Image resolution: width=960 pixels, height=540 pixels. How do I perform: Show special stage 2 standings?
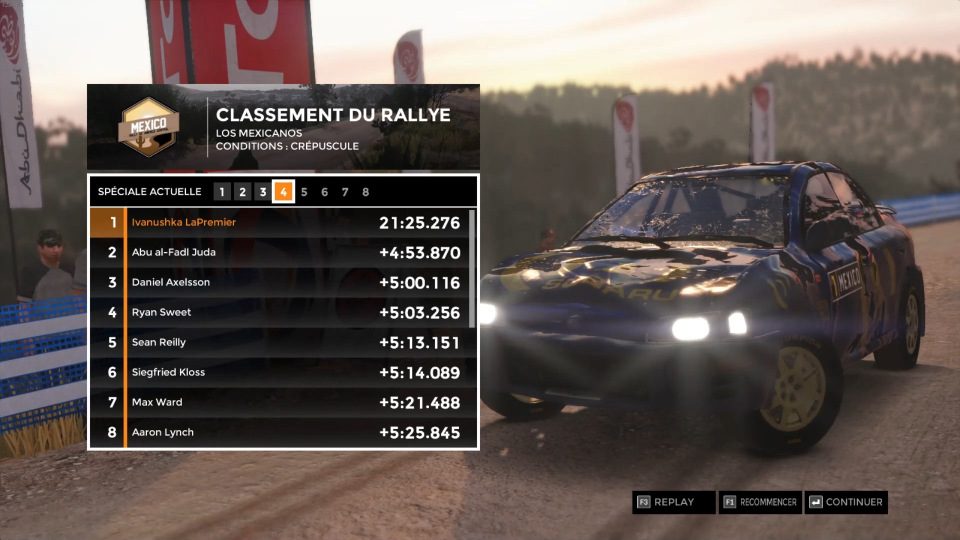(242, 192)
